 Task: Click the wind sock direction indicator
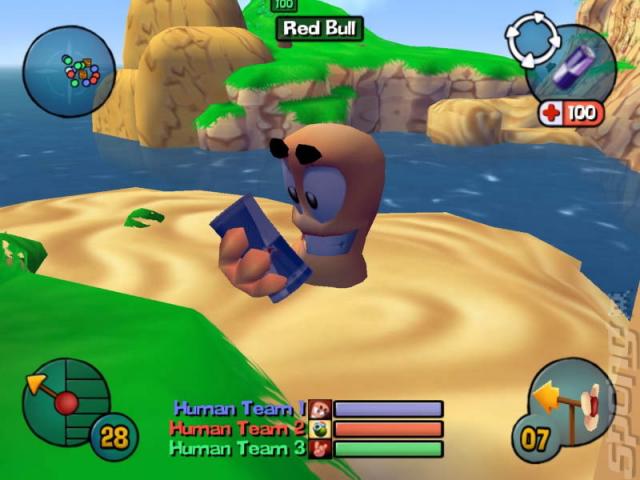tap(574, 401)
